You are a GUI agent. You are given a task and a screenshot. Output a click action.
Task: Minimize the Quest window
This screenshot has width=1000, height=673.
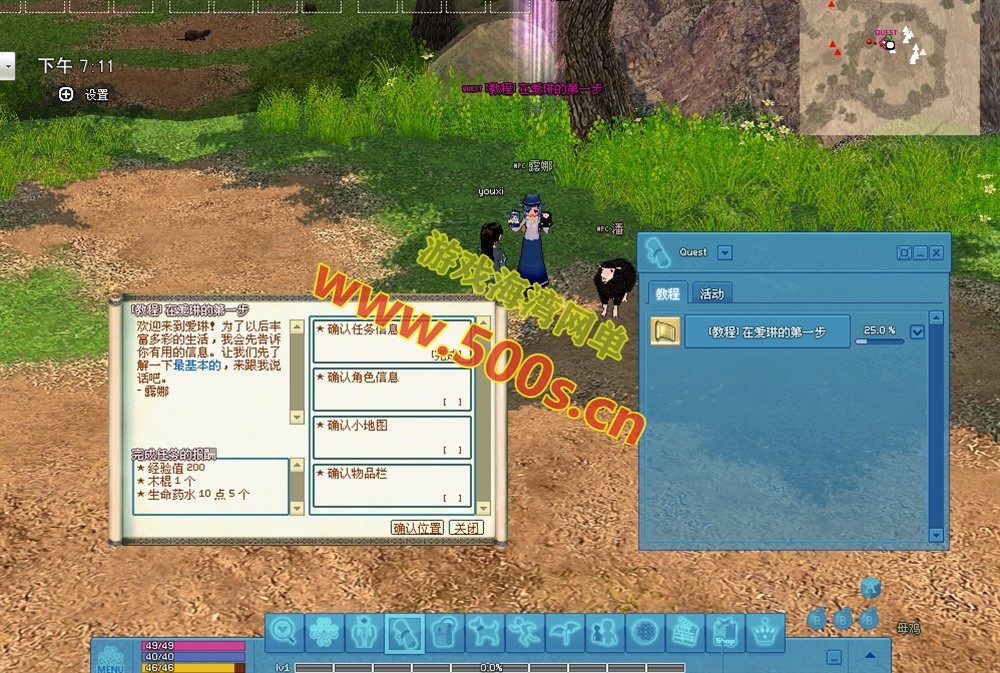(x=920, y=253)
